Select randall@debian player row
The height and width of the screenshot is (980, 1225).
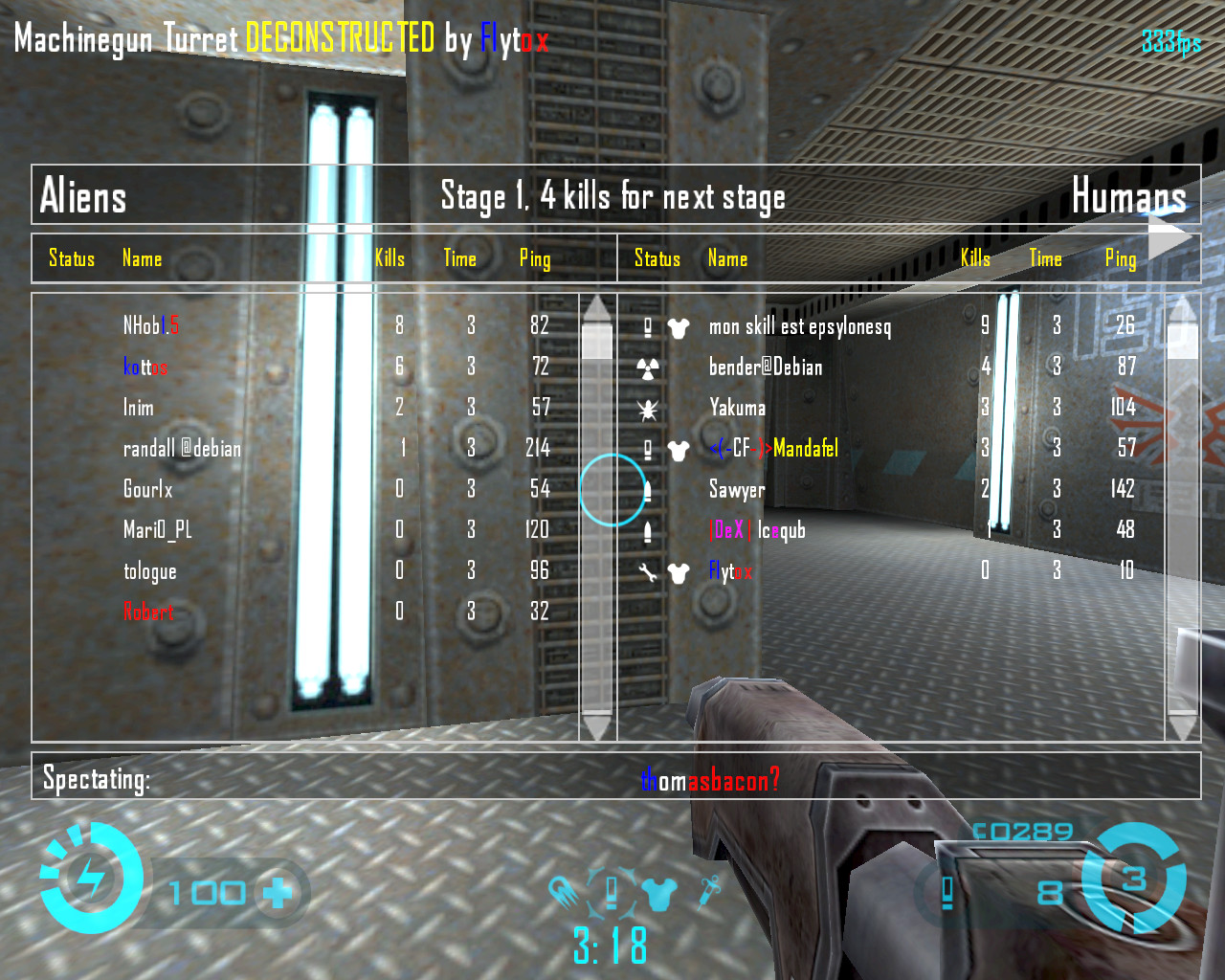pos(182,448)
